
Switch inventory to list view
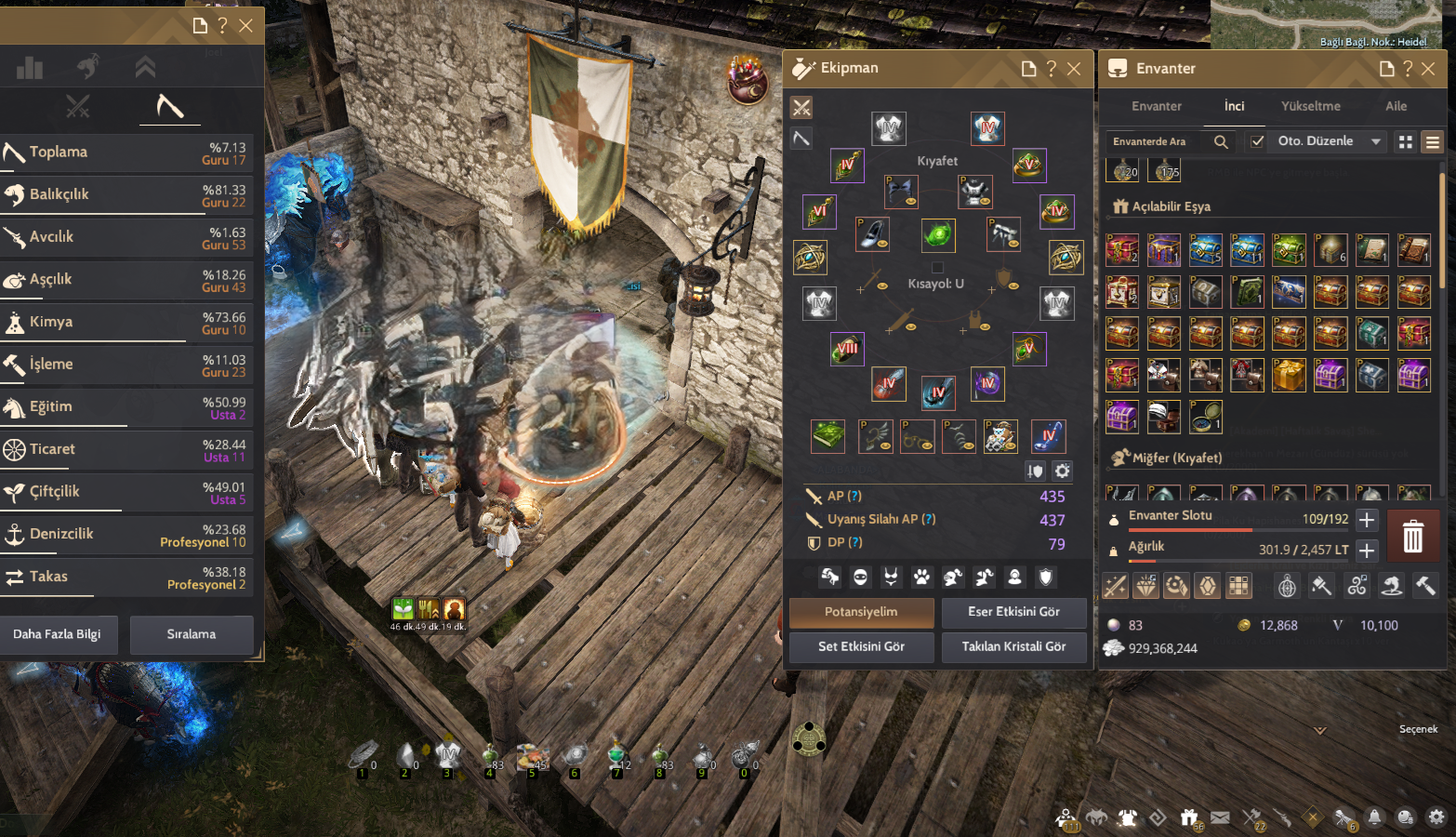(x=1432, y=142)
